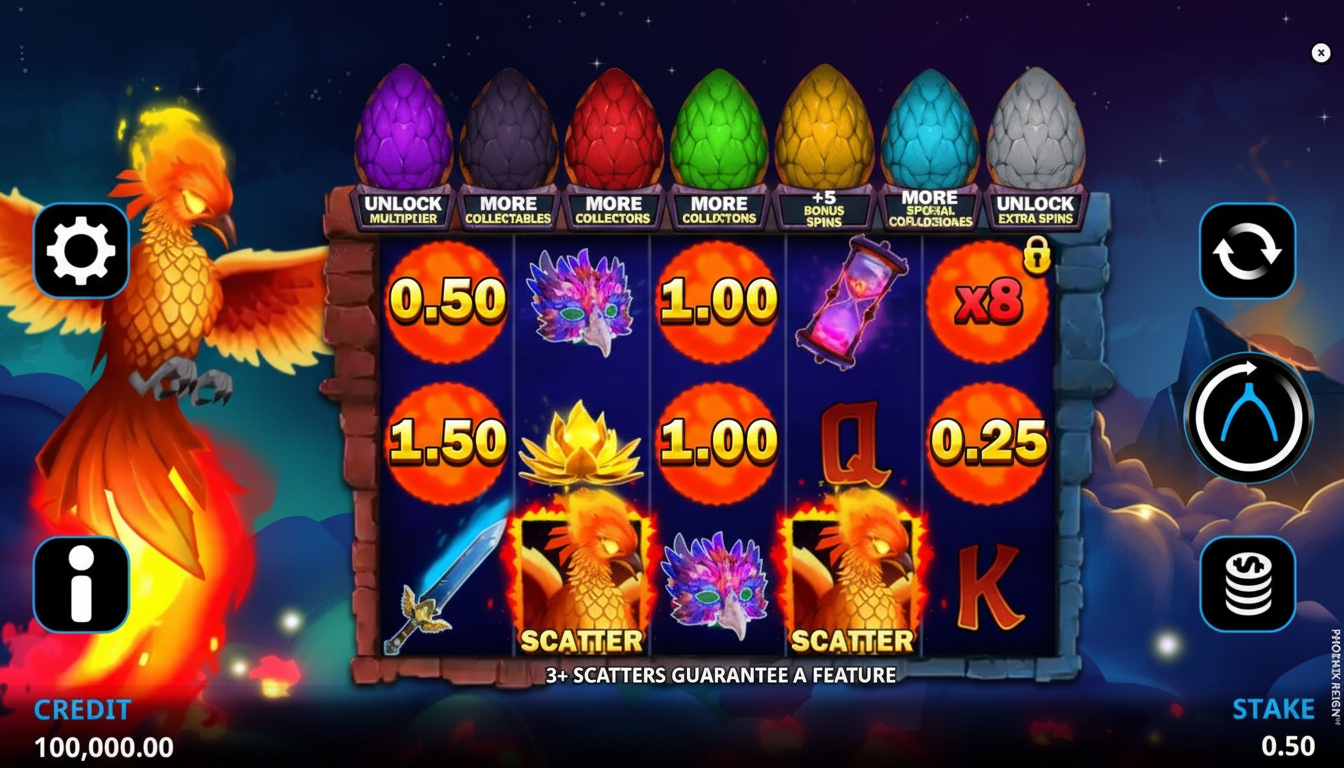Open the gear settings menu
This screenshot has height=768, width=1344.
[x=81, y=251]
